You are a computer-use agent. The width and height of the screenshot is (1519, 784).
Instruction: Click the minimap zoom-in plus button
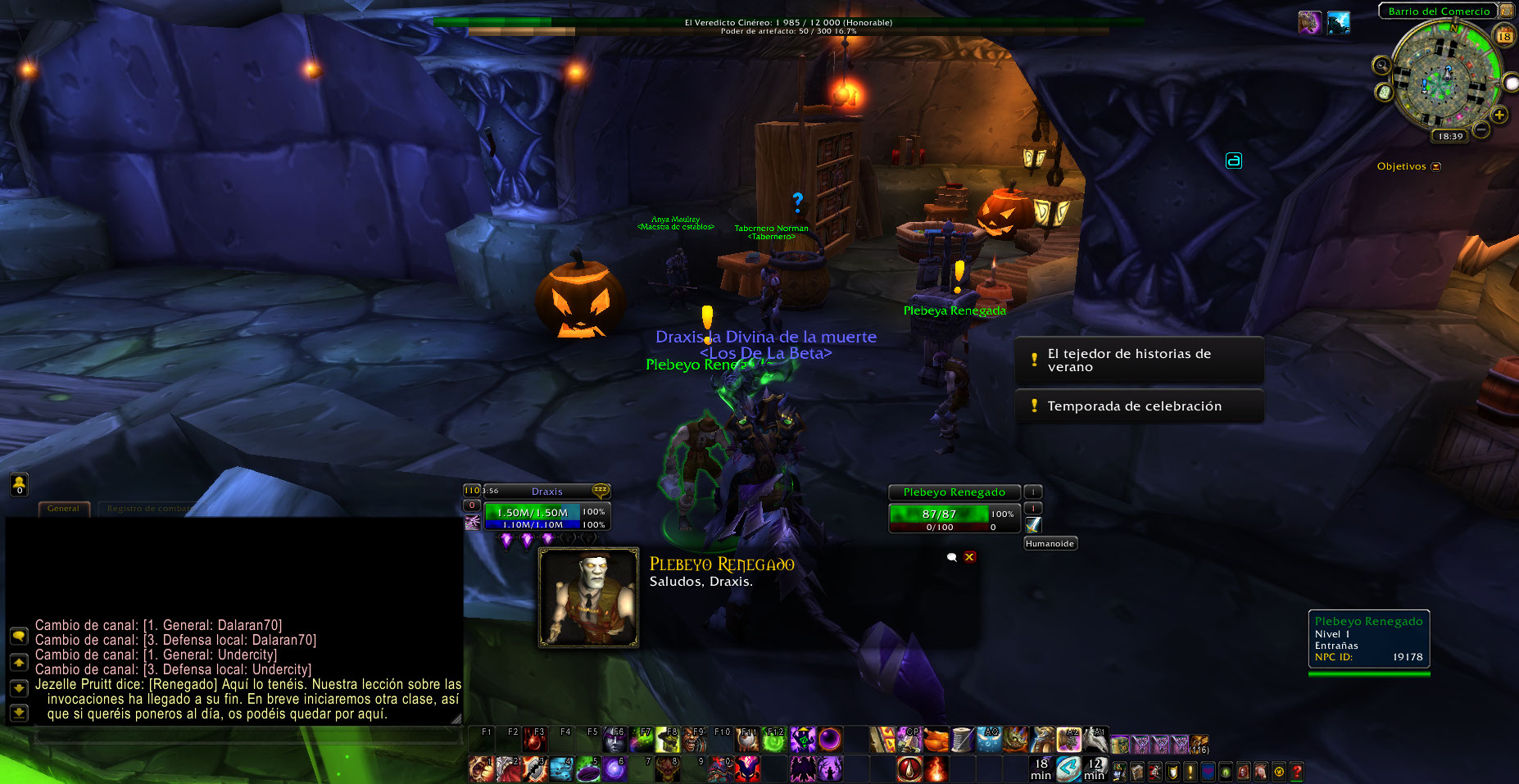pos(1499,115)
